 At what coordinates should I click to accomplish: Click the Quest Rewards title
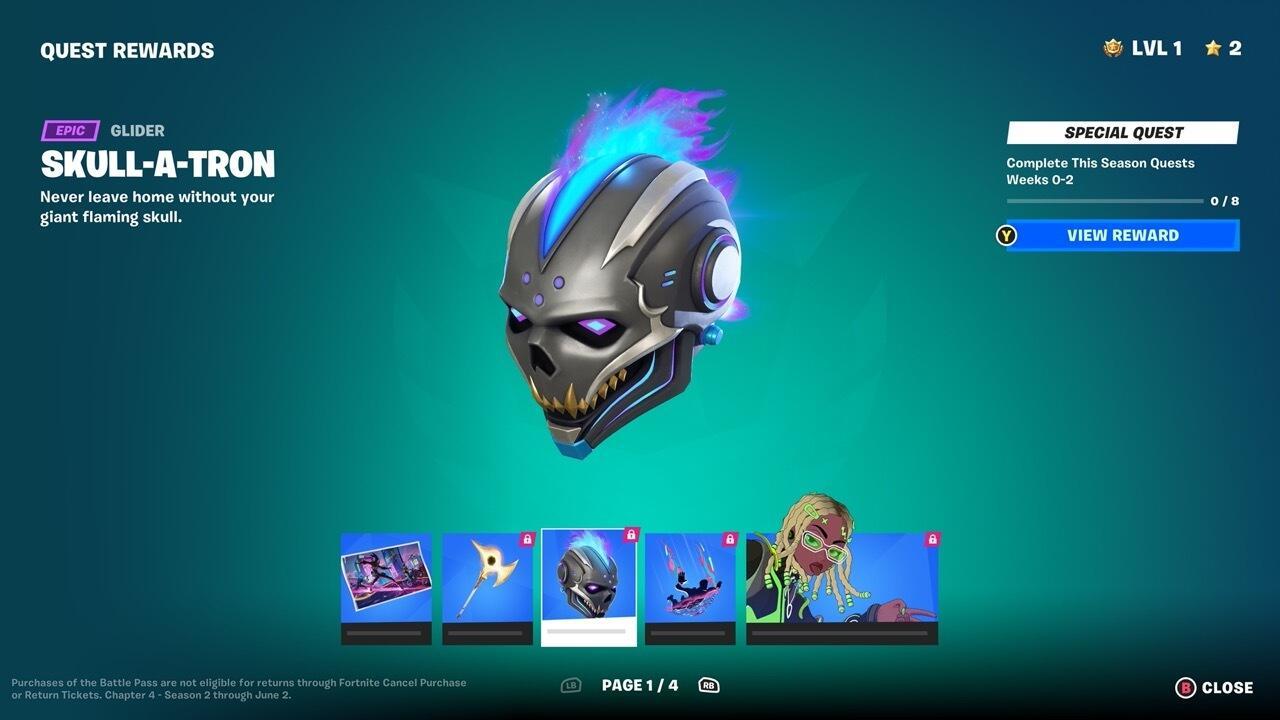click(x=126, y=49)
